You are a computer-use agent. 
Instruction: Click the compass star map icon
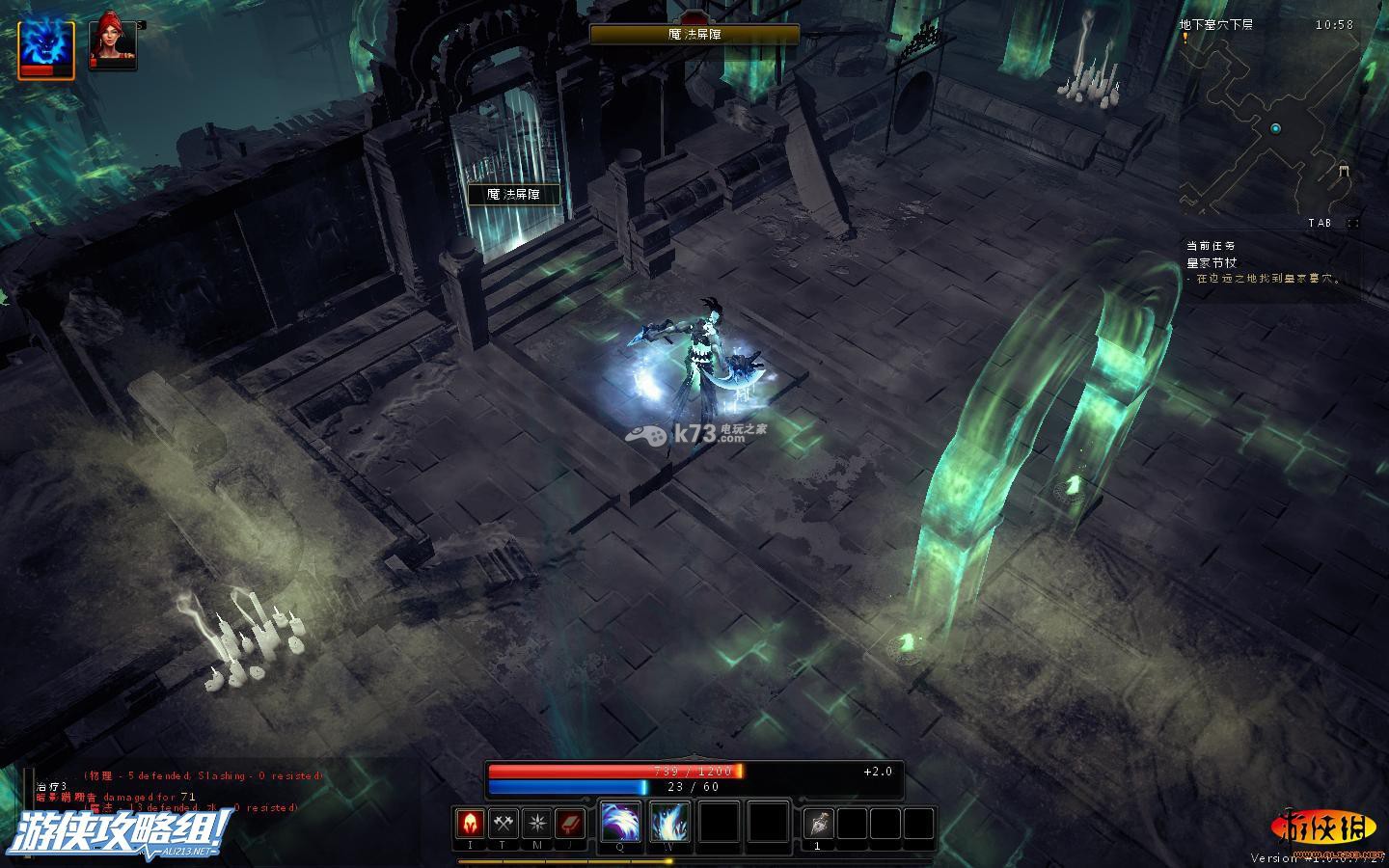pos(536,824)
